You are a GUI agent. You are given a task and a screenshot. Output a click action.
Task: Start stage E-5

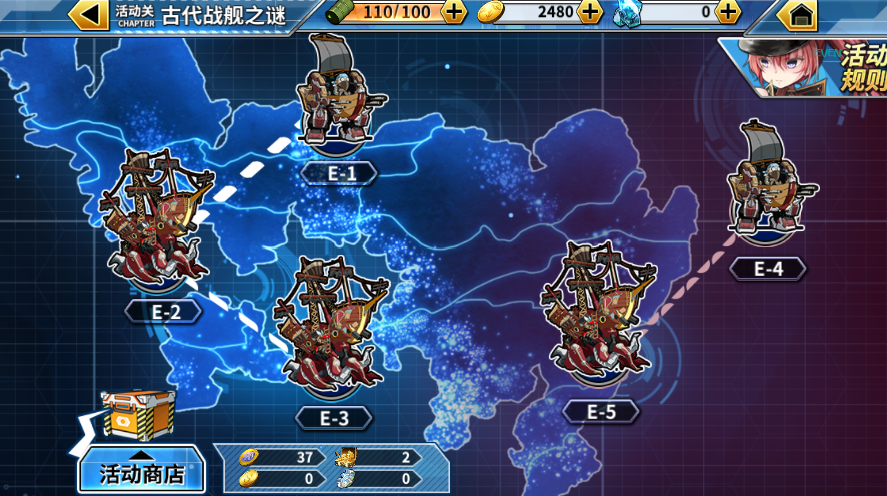pos(598,318)
